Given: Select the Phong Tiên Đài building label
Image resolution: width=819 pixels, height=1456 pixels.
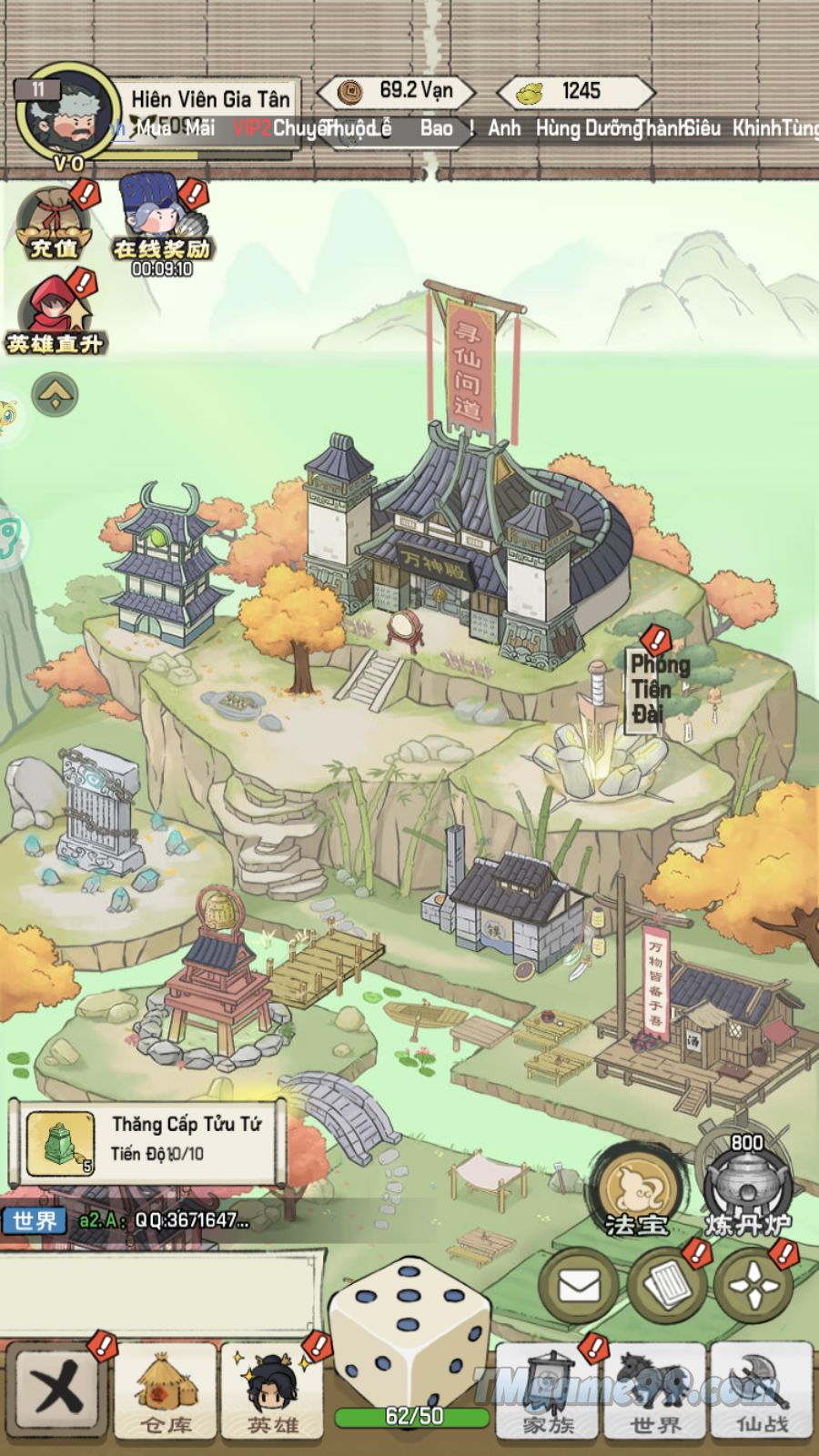Looking at the screenshot, I should 657,689.
